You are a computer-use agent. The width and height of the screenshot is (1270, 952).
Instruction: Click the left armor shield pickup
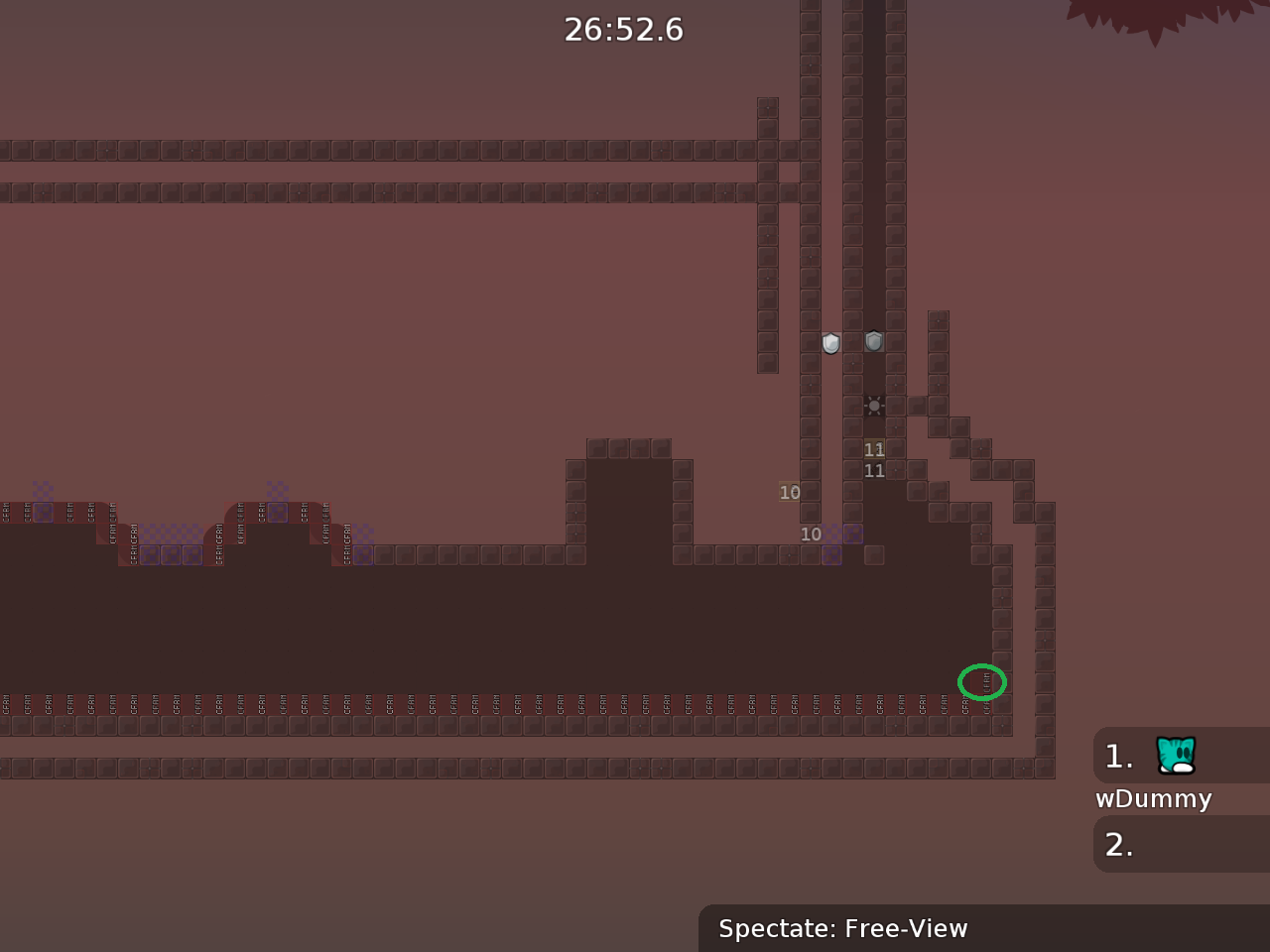pyautogui.click(x=829, y=342)
